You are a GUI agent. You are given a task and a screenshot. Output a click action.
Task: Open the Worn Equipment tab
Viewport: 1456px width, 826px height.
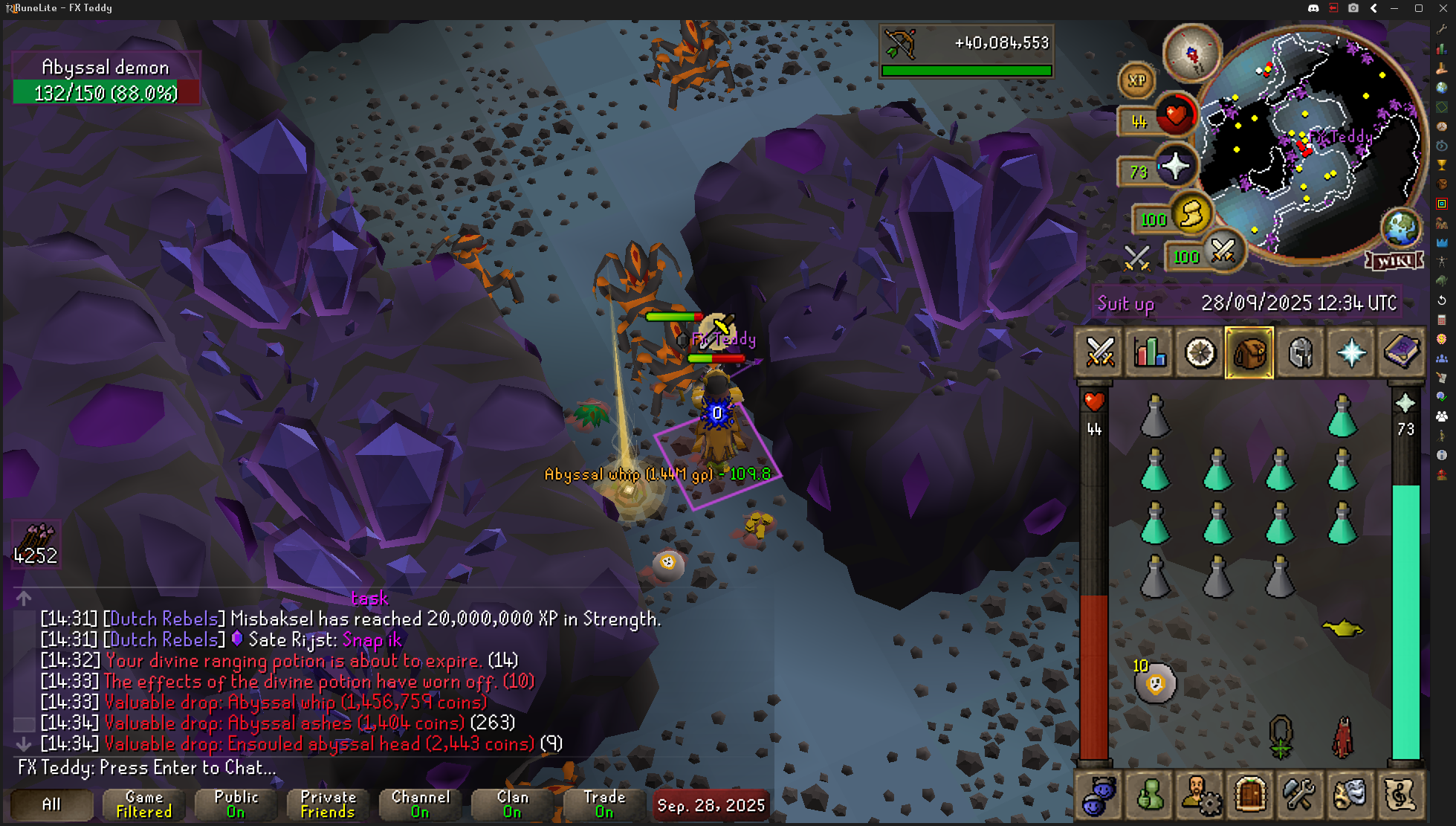[x=1301, y=352]
